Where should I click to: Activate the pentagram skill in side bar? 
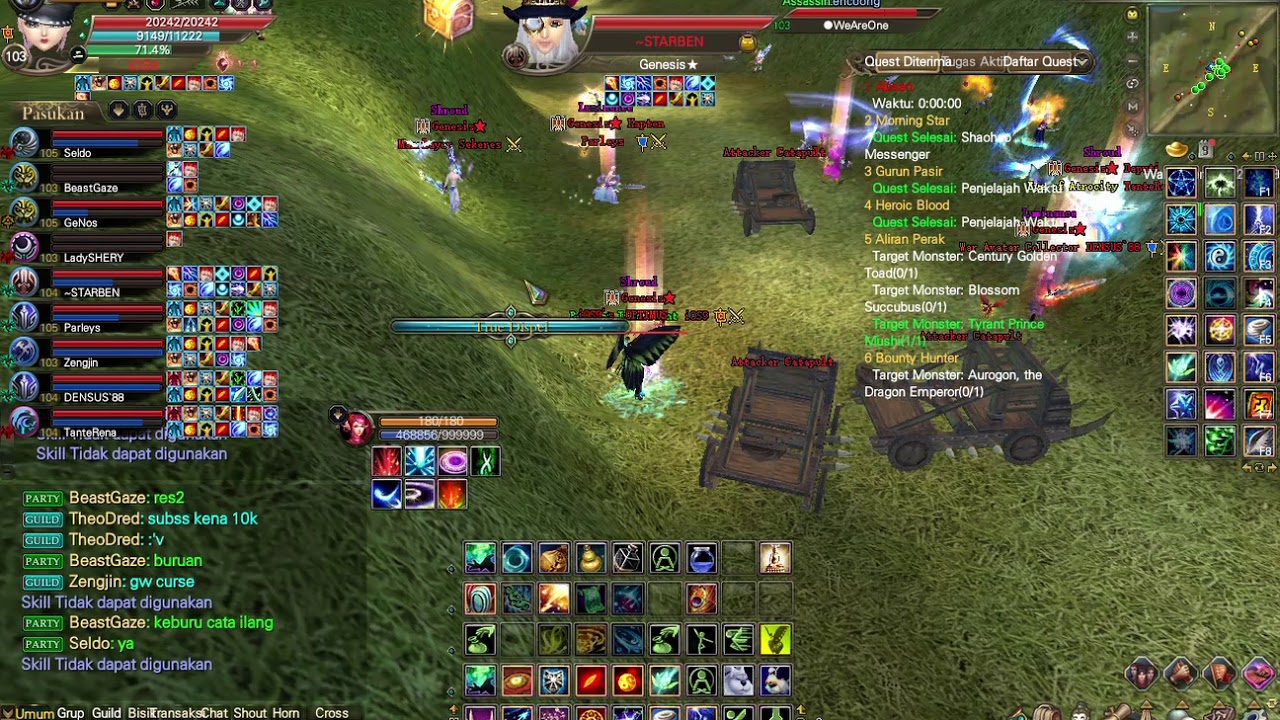pyautogui.click(x=1182, y=184)
